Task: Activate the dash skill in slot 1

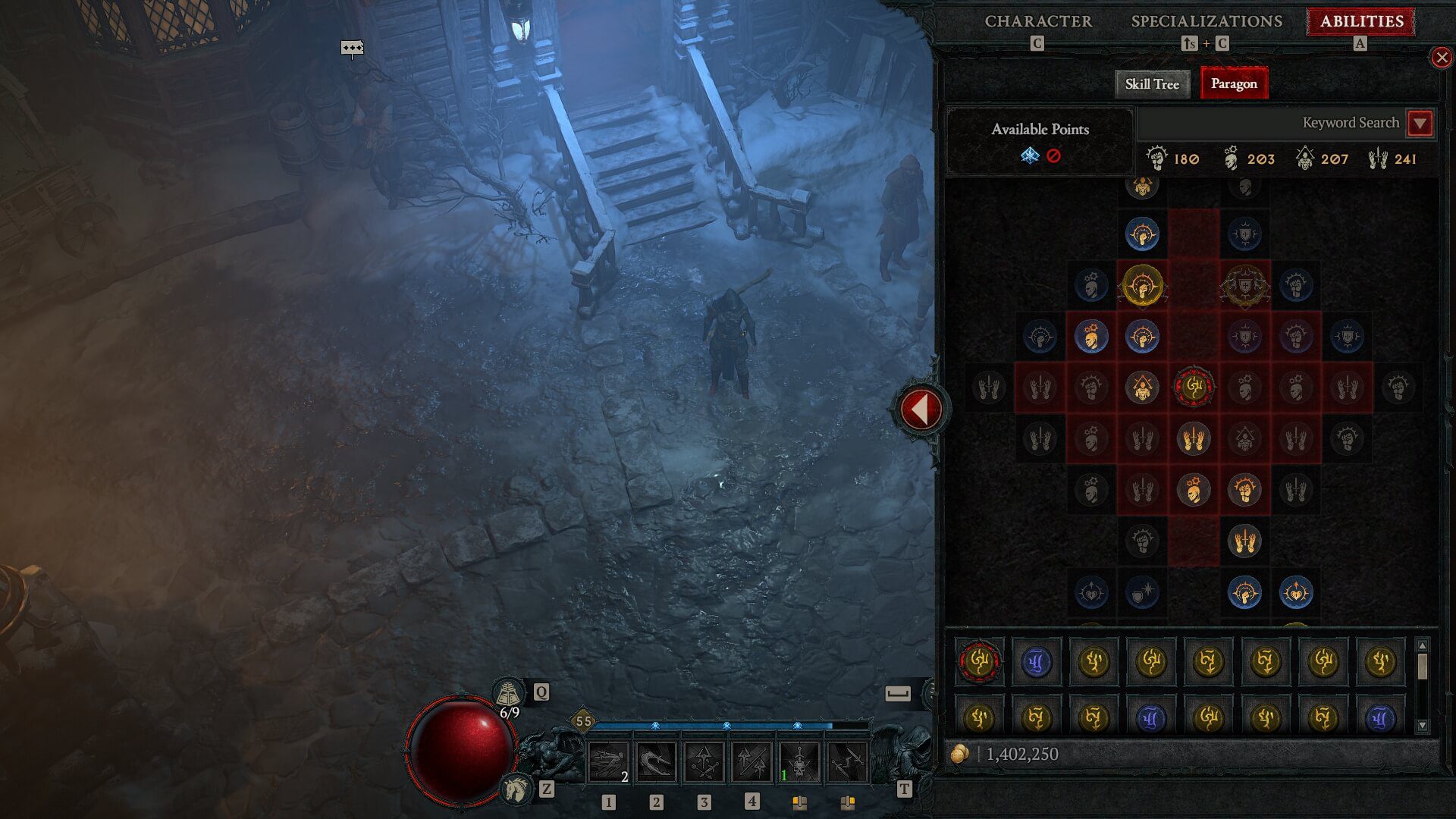Action: [608, 762]
